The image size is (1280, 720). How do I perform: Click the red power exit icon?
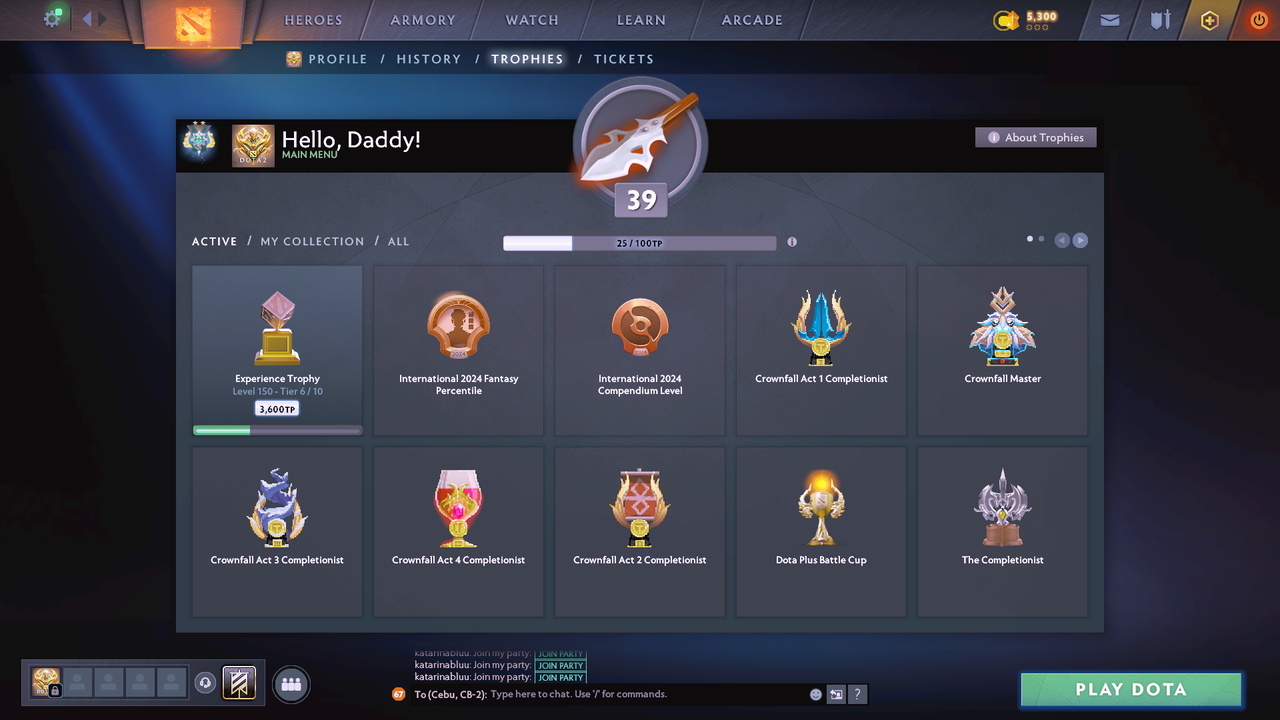point(1258,19)
